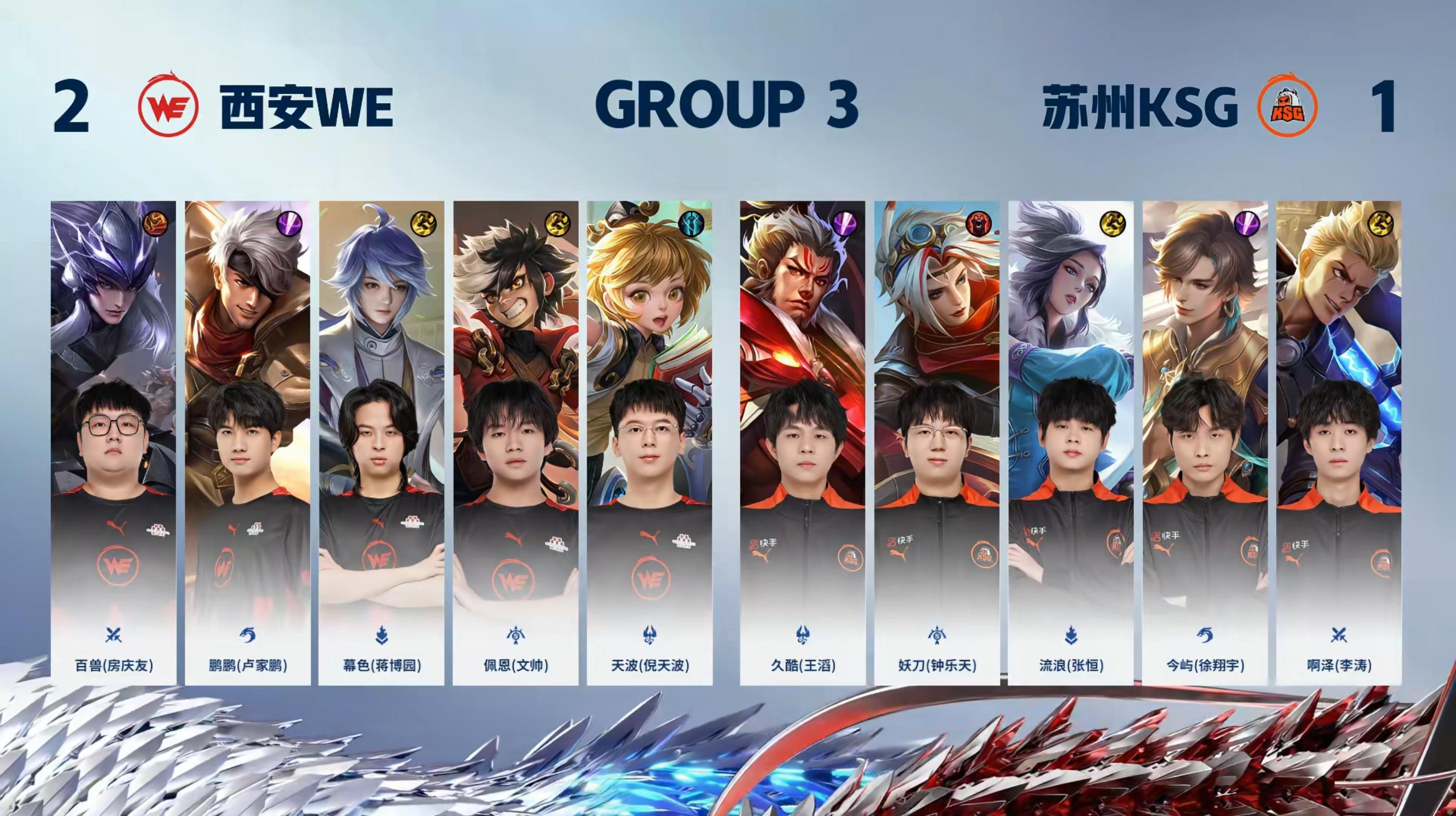Choose the 啊泽(李涛) player card
1456x816 pixels.
tap(1338, 443)
